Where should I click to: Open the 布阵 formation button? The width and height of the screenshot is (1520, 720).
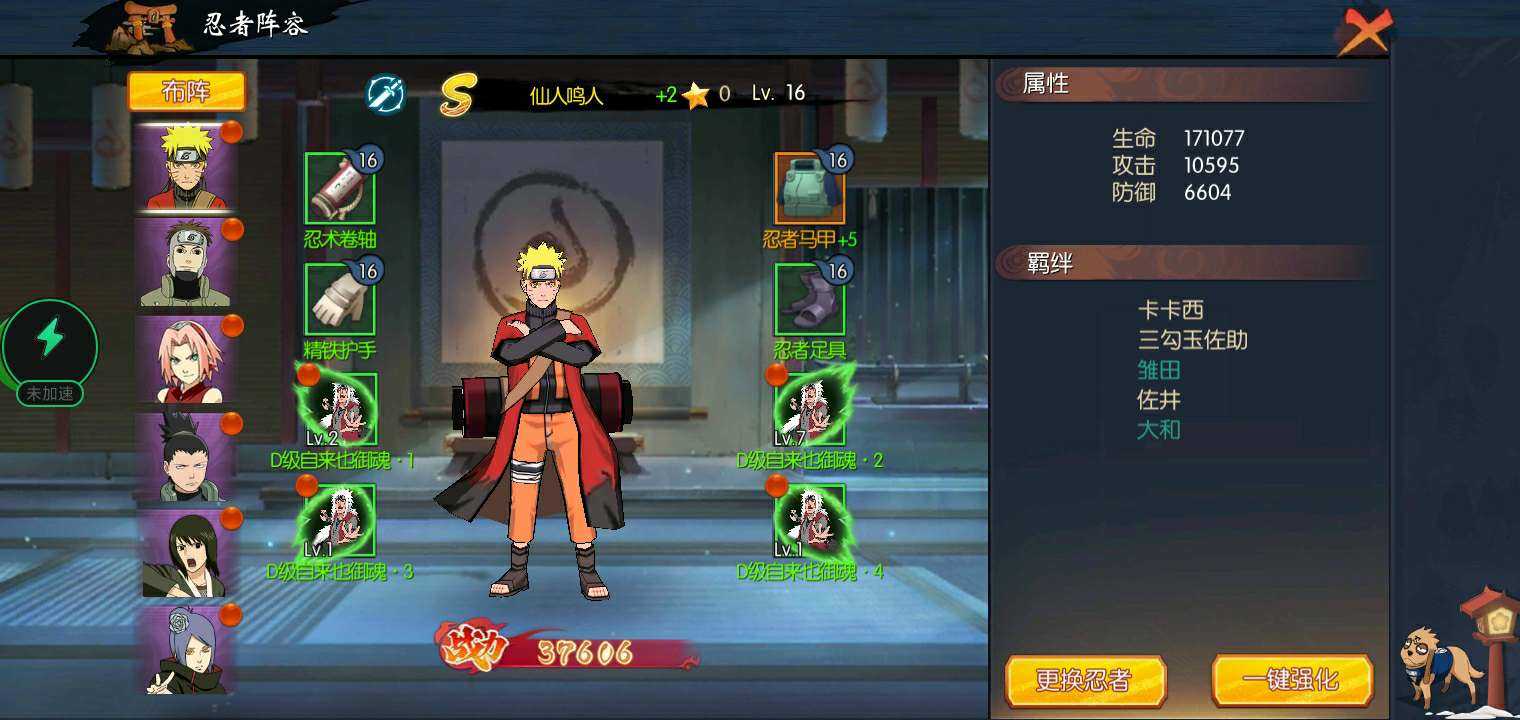point(186,92)
